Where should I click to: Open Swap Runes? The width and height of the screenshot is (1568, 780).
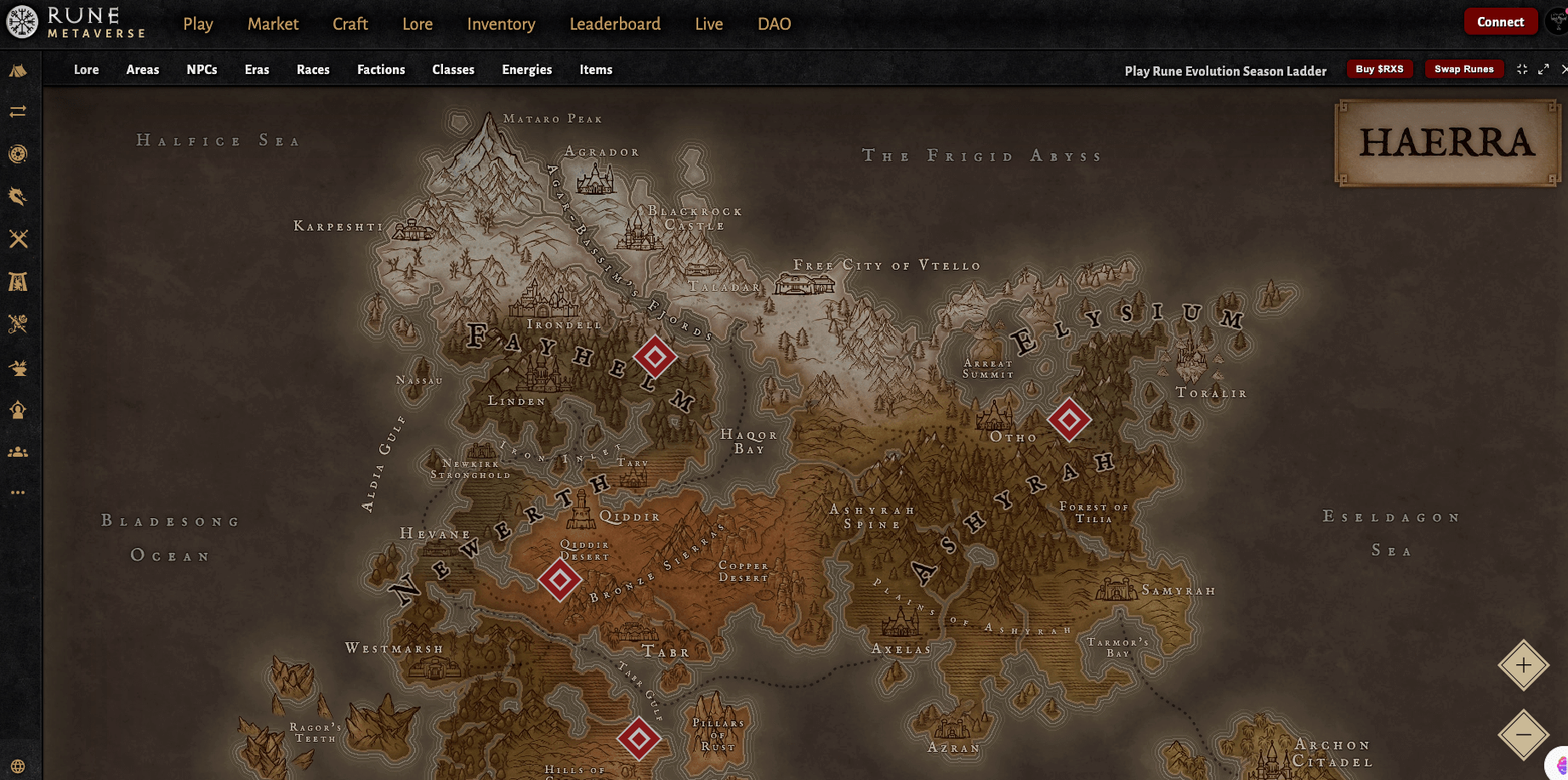point(1463,69)
